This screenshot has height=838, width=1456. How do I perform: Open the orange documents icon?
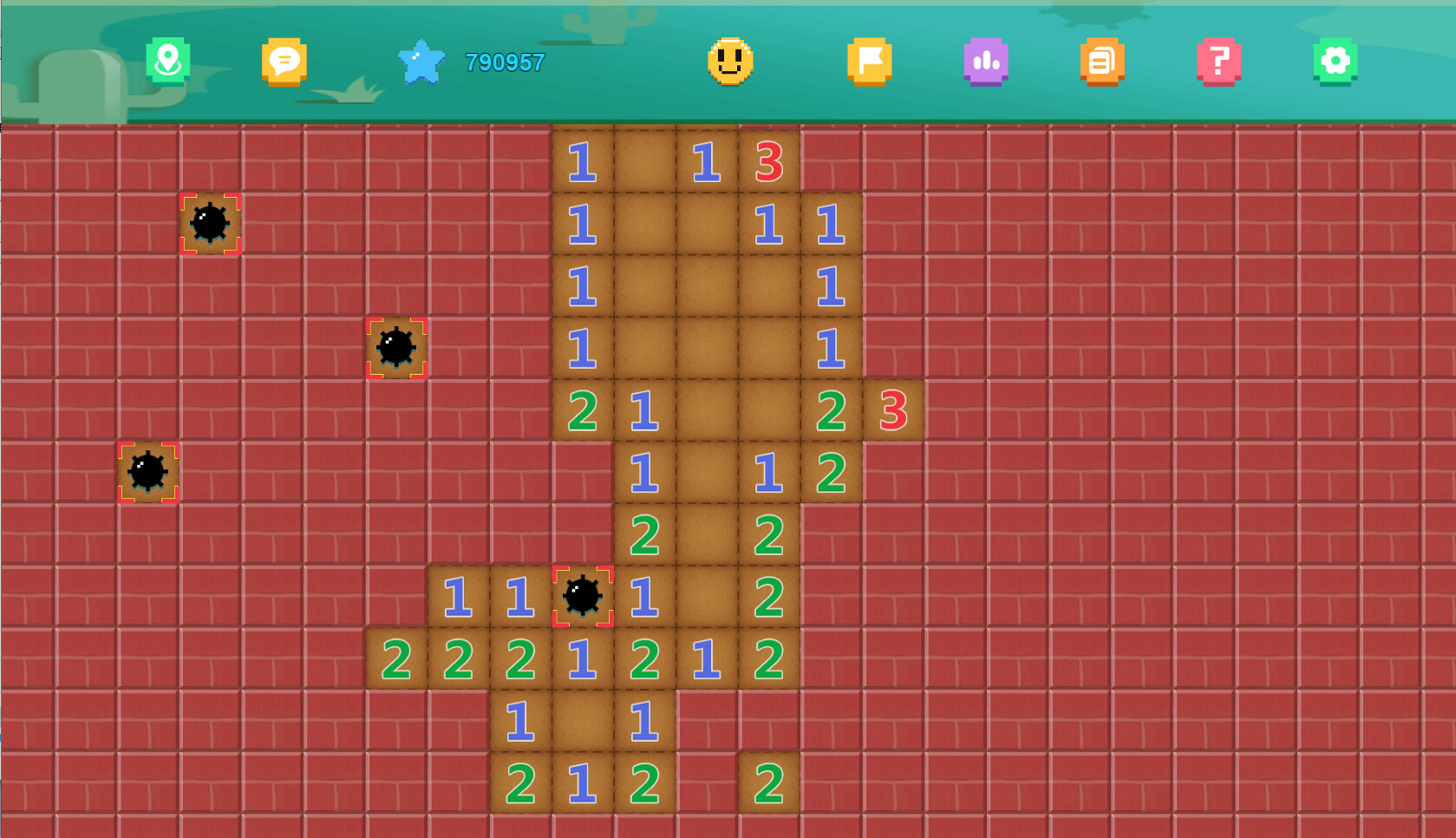[1102, 62]
